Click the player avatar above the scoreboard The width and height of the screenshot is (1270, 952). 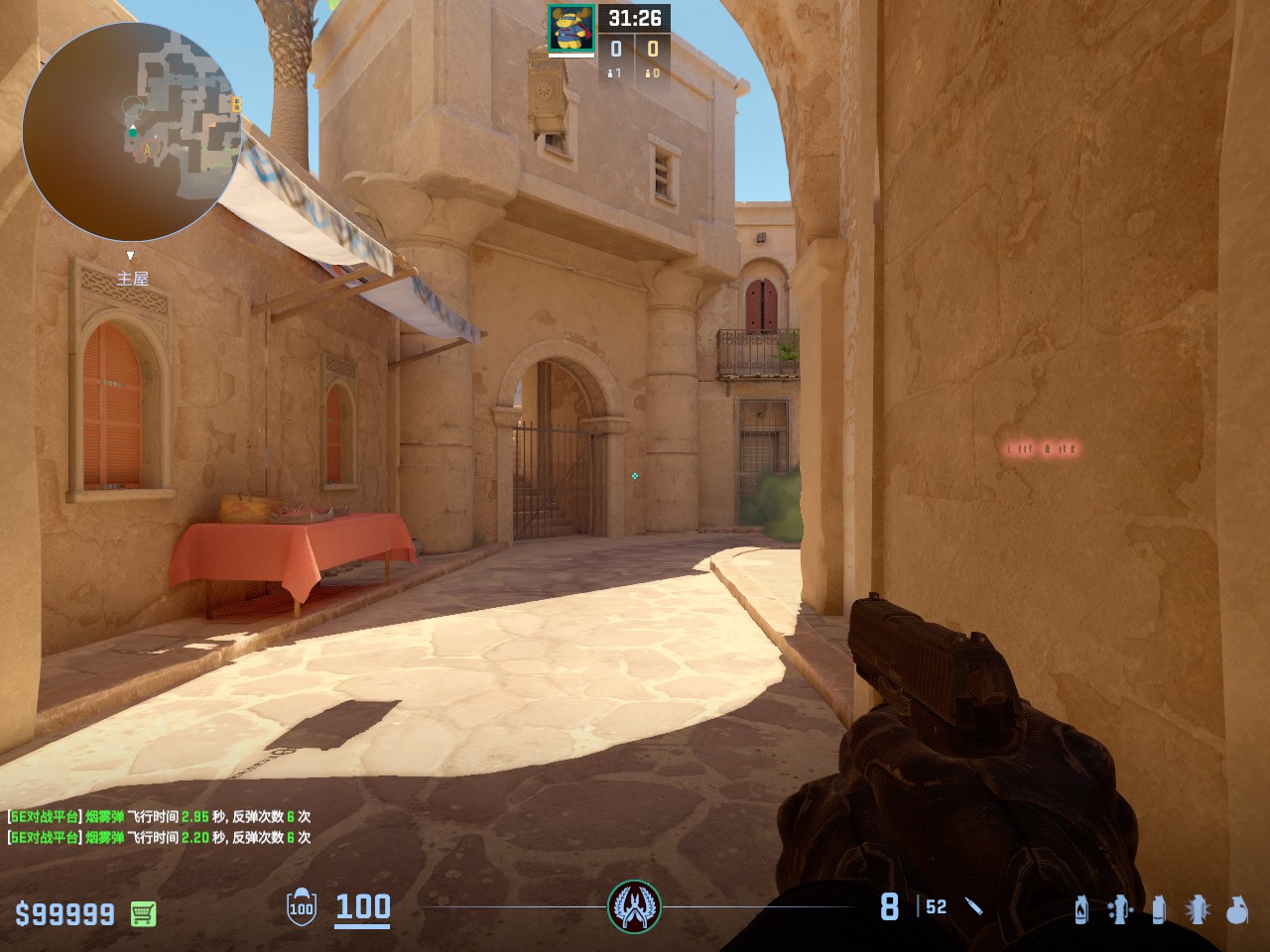point(571,29)
